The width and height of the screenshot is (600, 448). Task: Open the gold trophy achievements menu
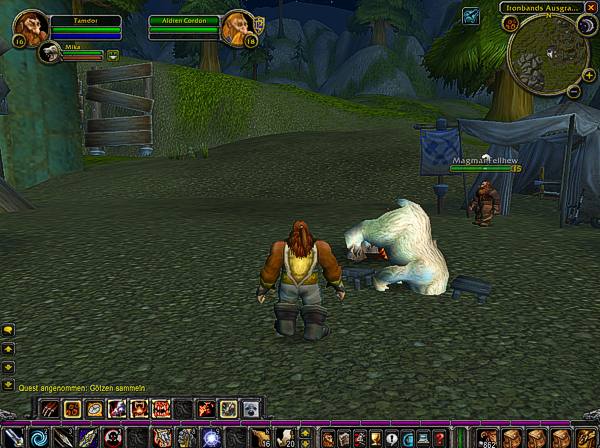tap(375, 438)
